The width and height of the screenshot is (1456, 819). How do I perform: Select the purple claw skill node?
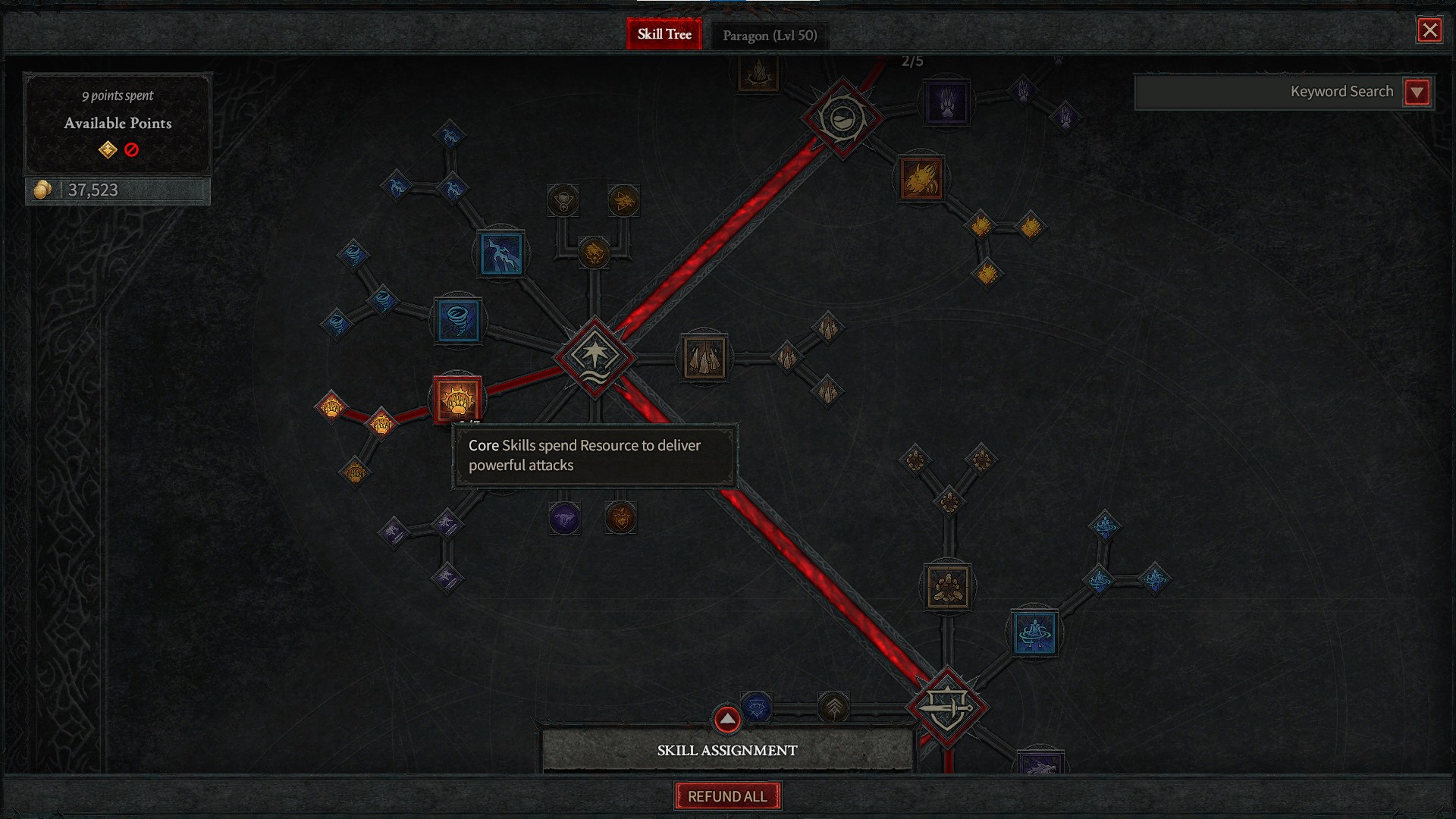point(946,102)
